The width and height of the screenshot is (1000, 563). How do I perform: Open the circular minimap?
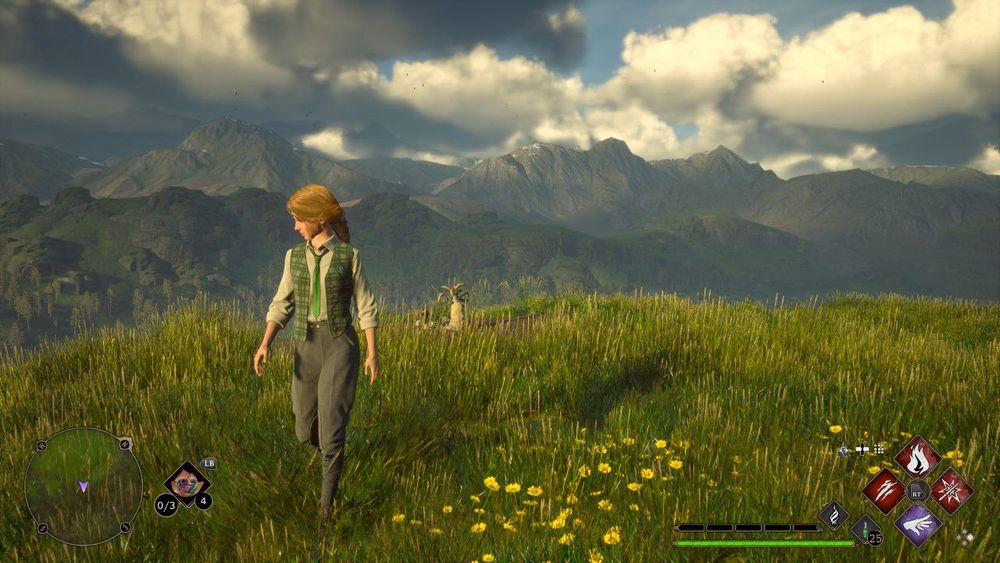coord(83,487)
